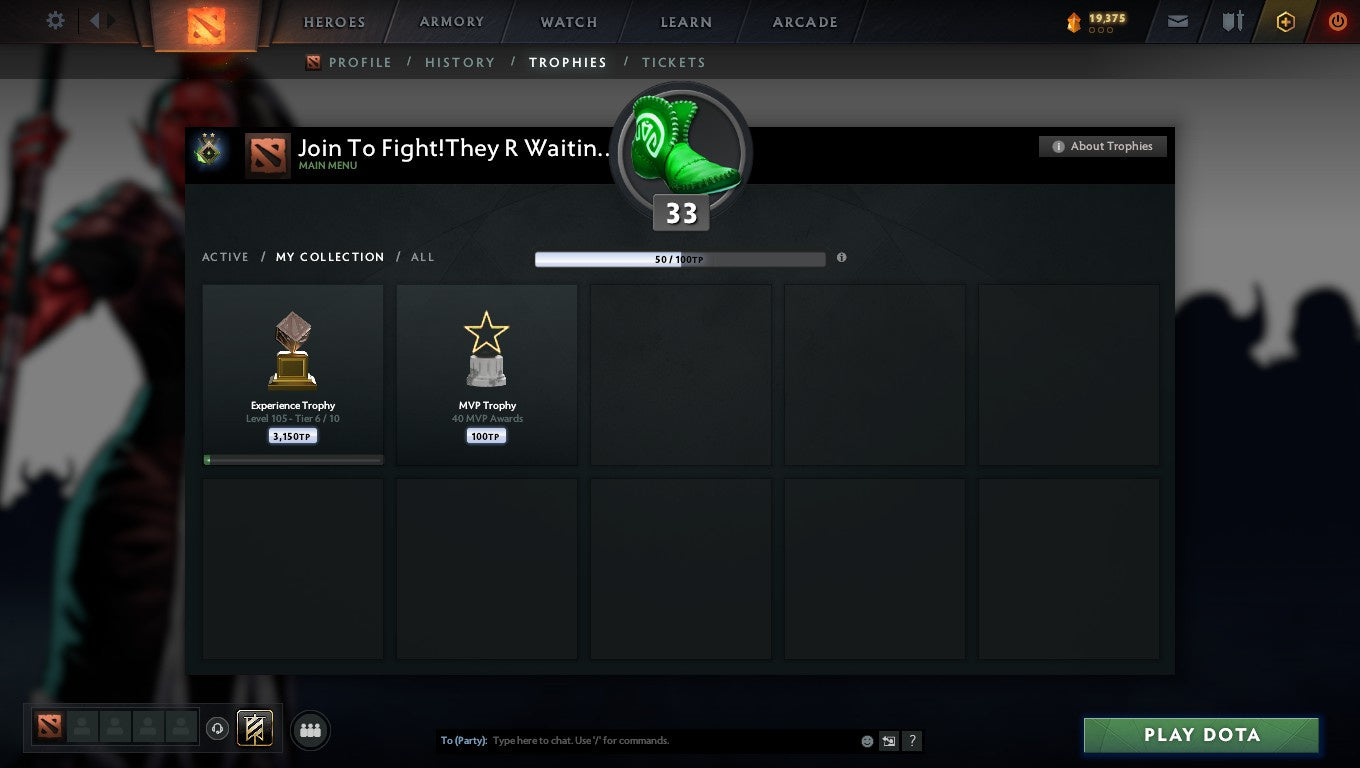Open the party finder friends icon
Viewport: 1360px width, 768px height.
click(310, 730)
